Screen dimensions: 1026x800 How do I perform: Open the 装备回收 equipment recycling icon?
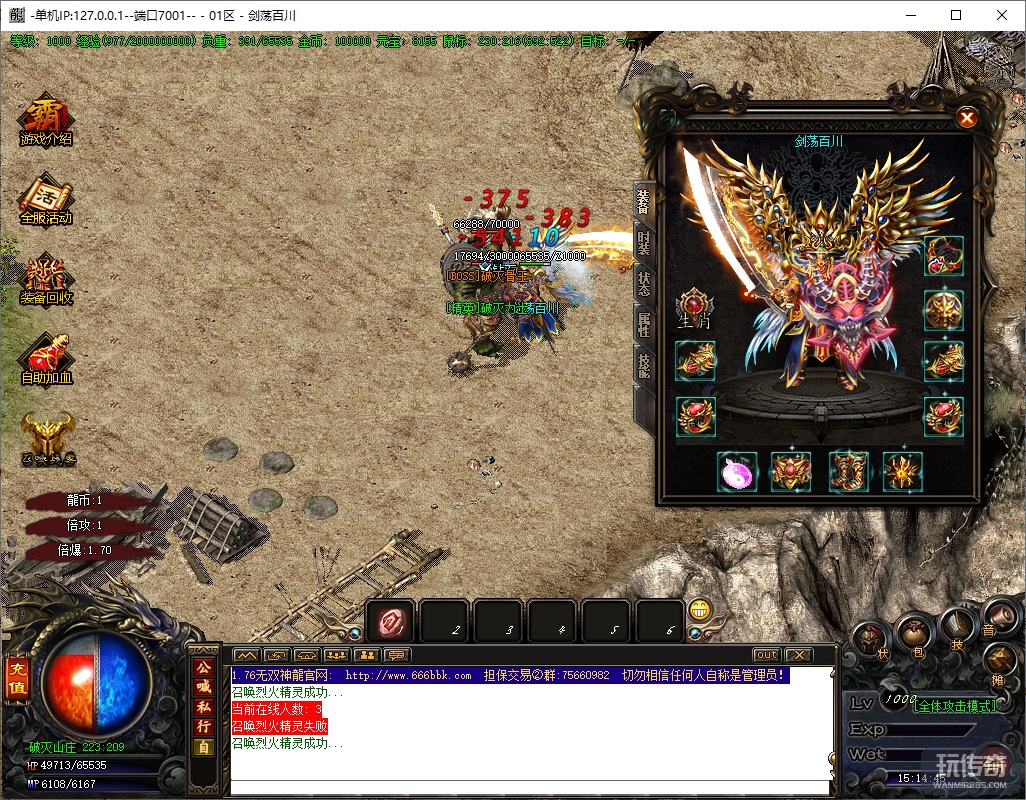click(x=46, y=279)
